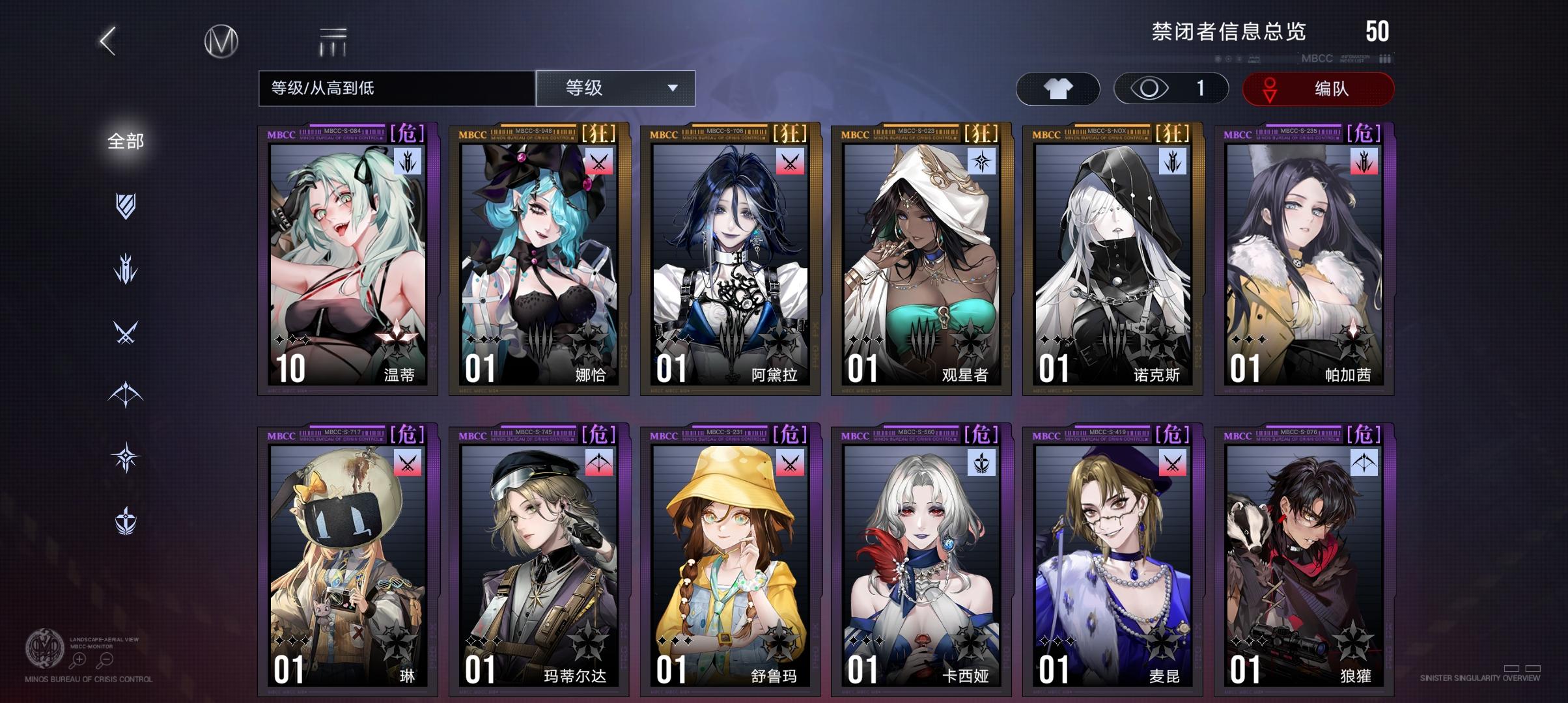Click the list view icon next to the M emblem
The width and height of the screenshot is (1568, 703).
click(331, 41)
